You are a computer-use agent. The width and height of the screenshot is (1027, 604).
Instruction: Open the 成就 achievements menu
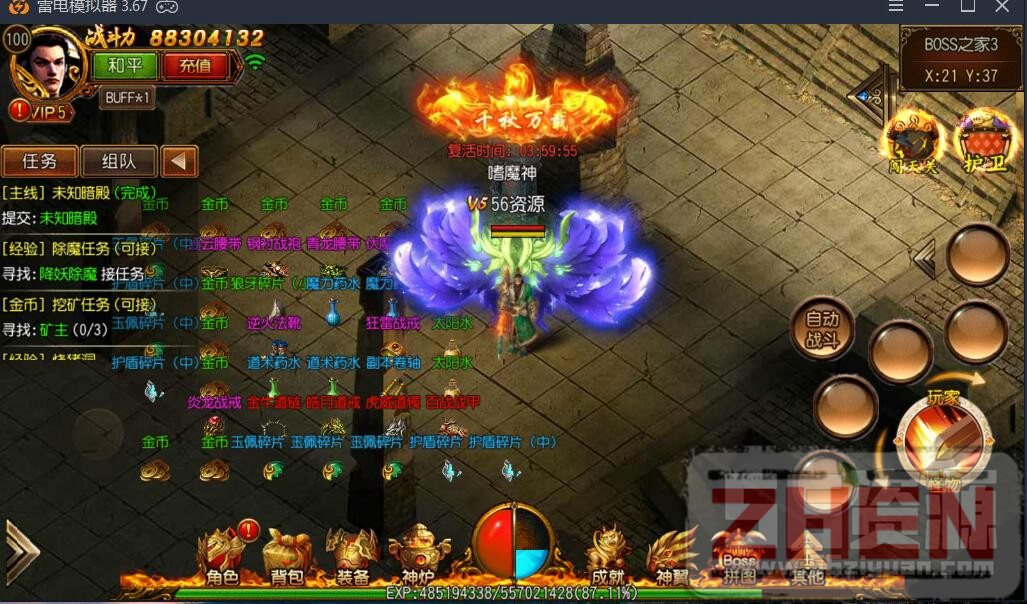click(608, 558)
